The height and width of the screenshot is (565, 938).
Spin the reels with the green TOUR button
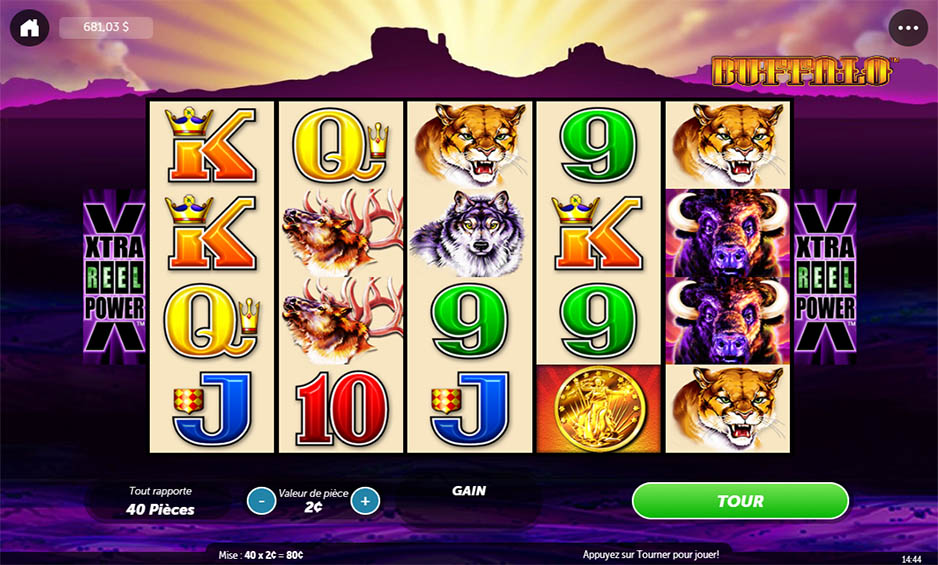pyautogui.click(x=740, y=501)
